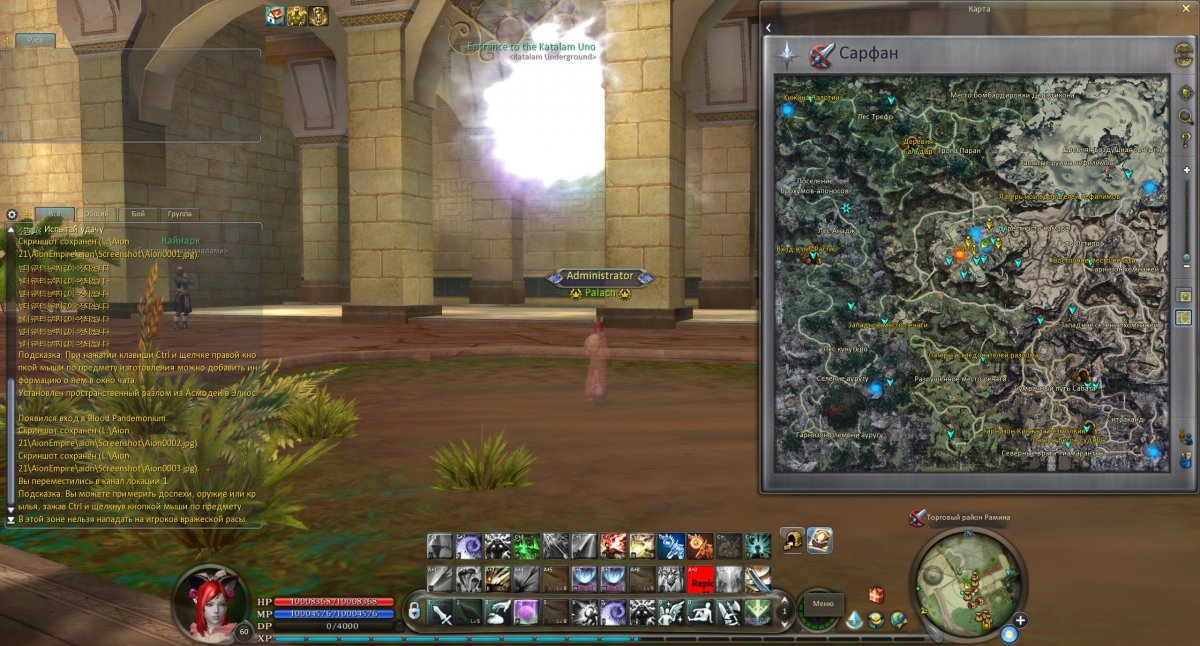Activate the sword attack skill in the hotbar
Image resolution: width=1200 pixels, height=646 pixels.
coord(441,612)
